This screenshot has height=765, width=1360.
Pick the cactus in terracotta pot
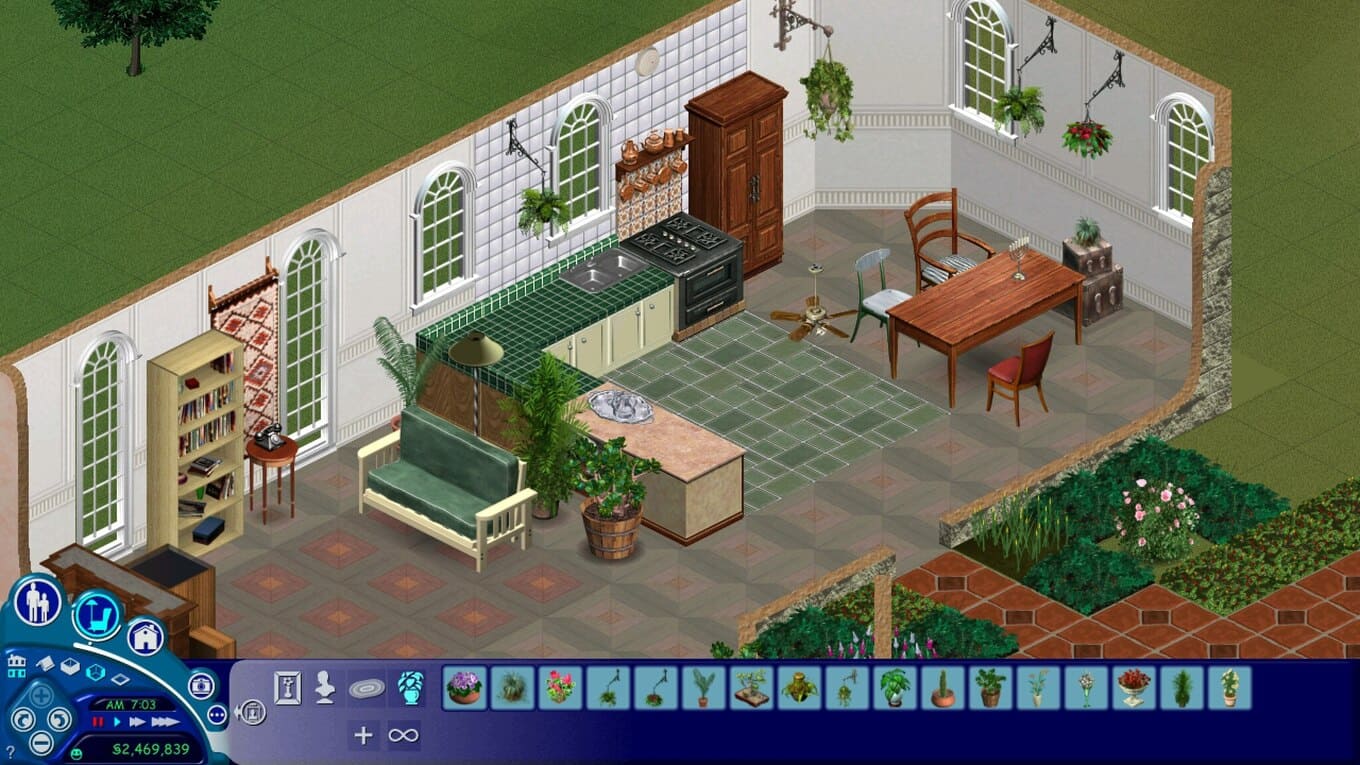[943, 688]
